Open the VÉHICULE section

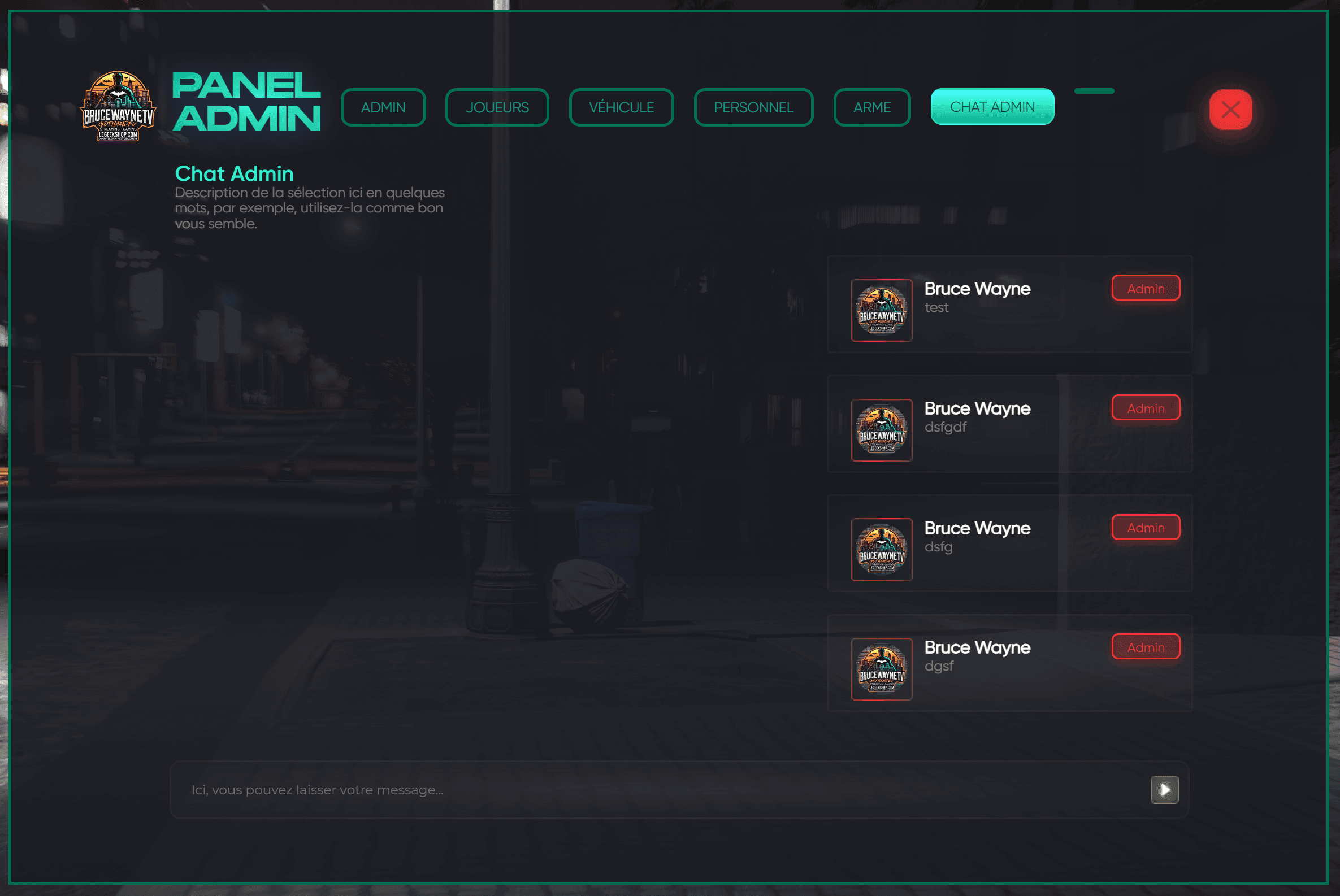point(621,107)
